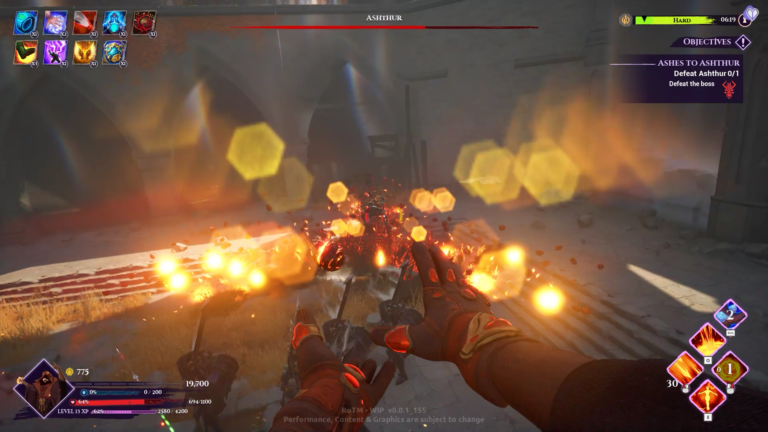Viewport: 768px width, 432px height.
Task: Activate the fire burst ability
Action: tap(707, 339)
